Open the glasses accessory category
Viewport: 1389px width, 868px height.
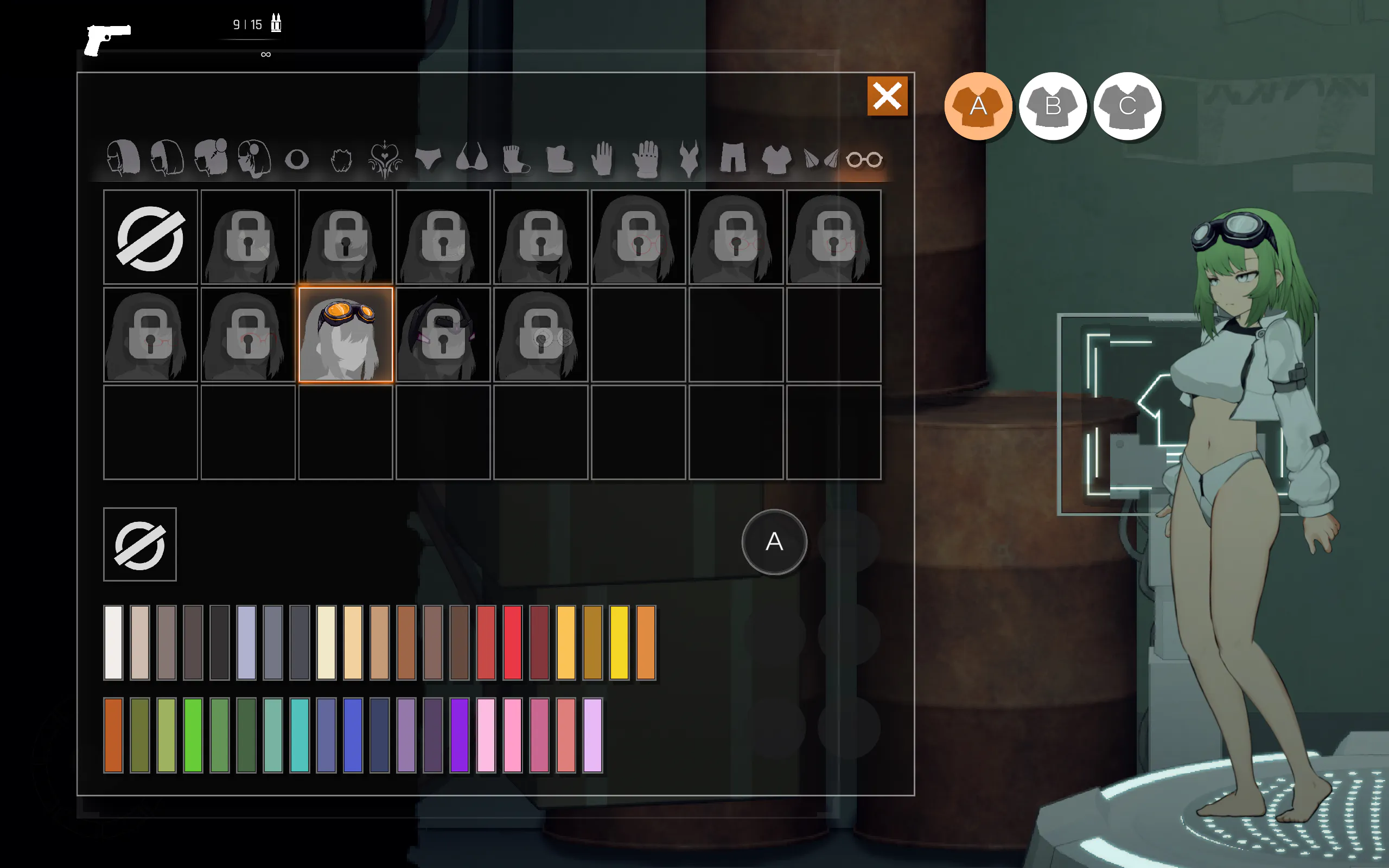[864, 159]
